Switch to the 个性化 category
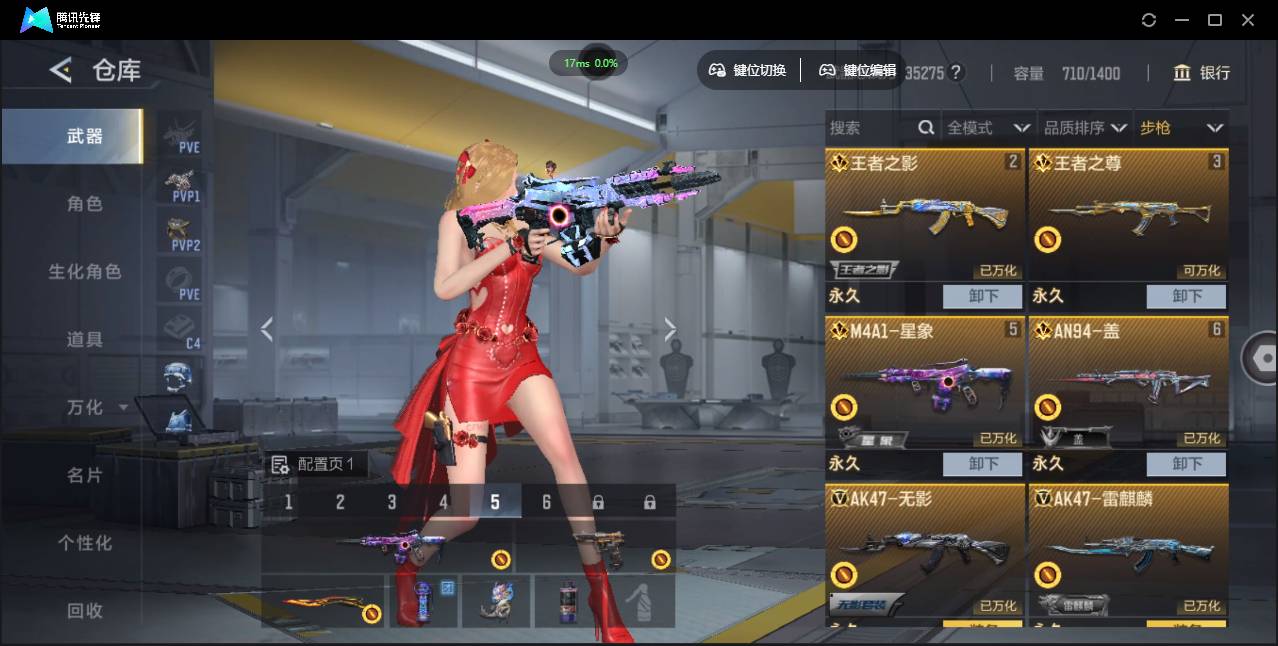Screen dimensions: 1278x646 point(85,544)
